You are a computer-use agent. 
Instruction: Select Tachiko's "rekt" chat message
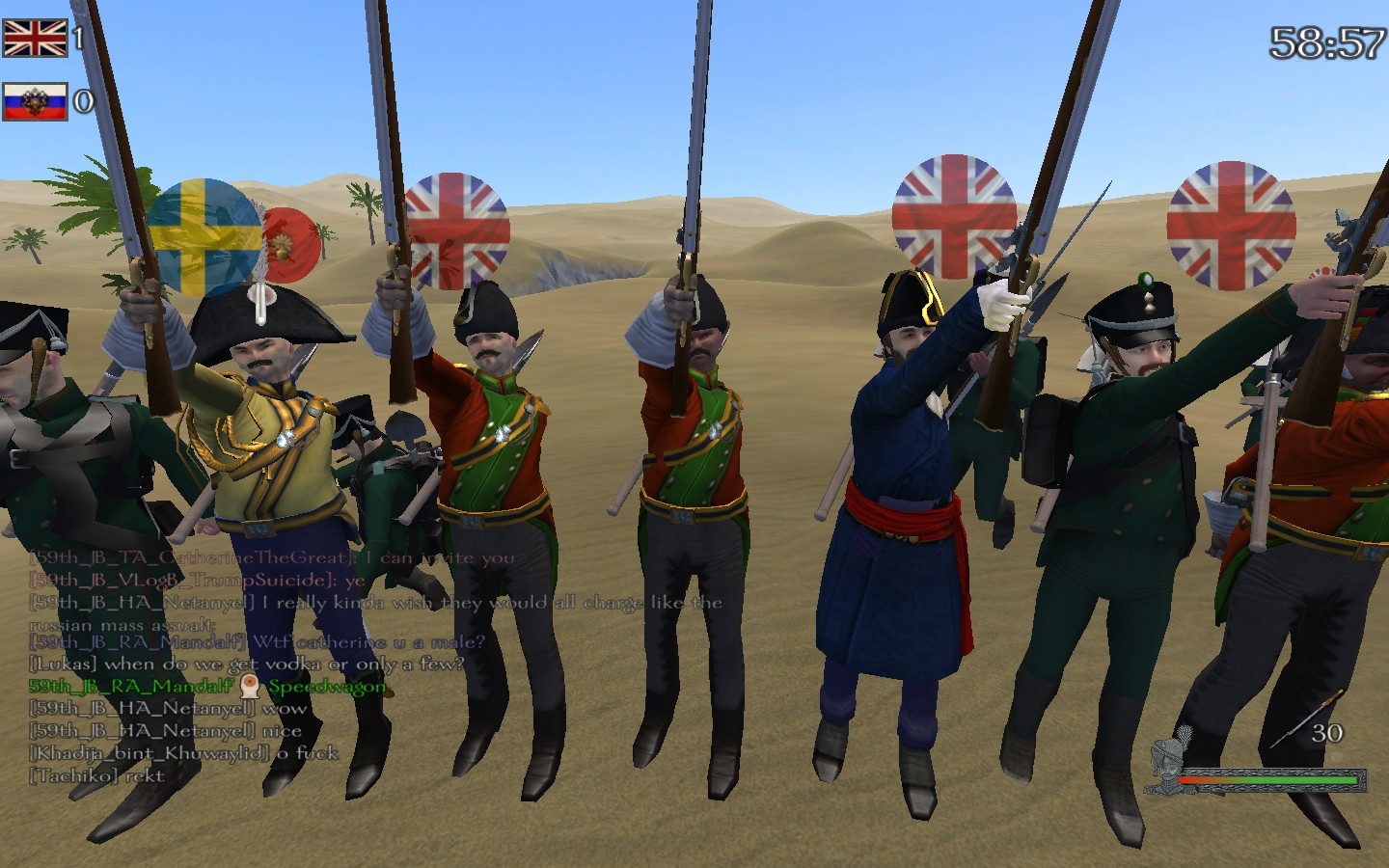point(97,775)
